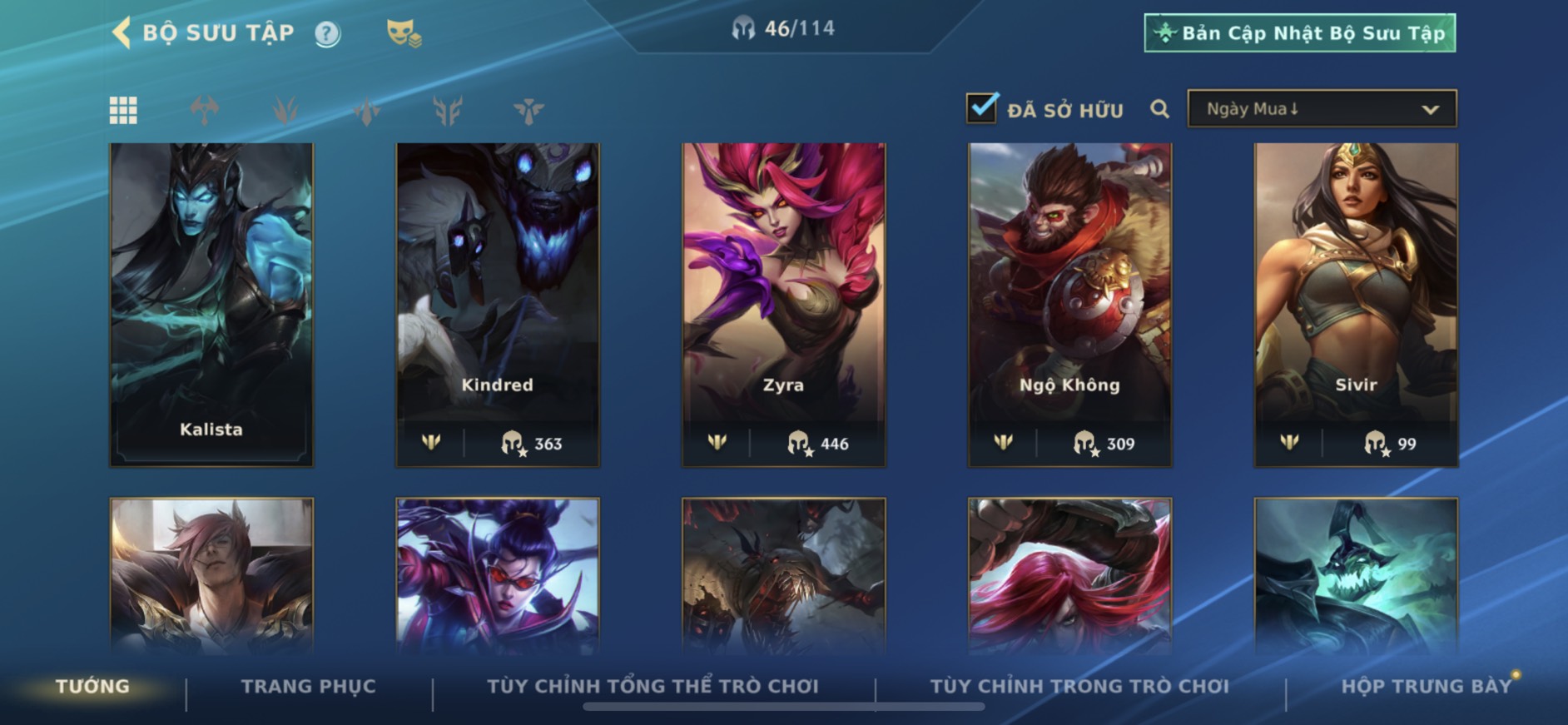
Task: Select the Tướng tab
Action: [92, 687]
